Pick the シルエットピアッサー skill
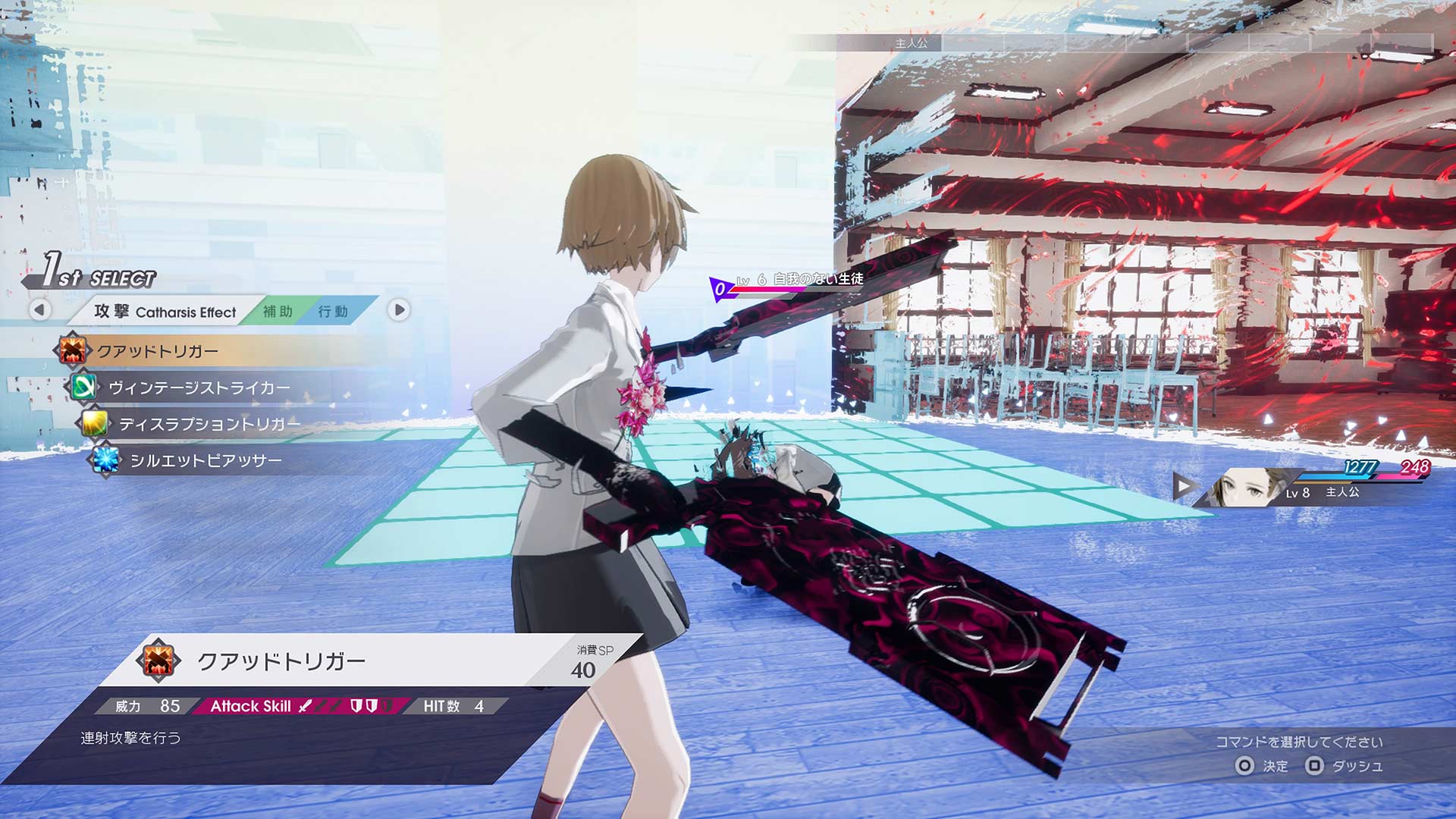 pos(206,460)
